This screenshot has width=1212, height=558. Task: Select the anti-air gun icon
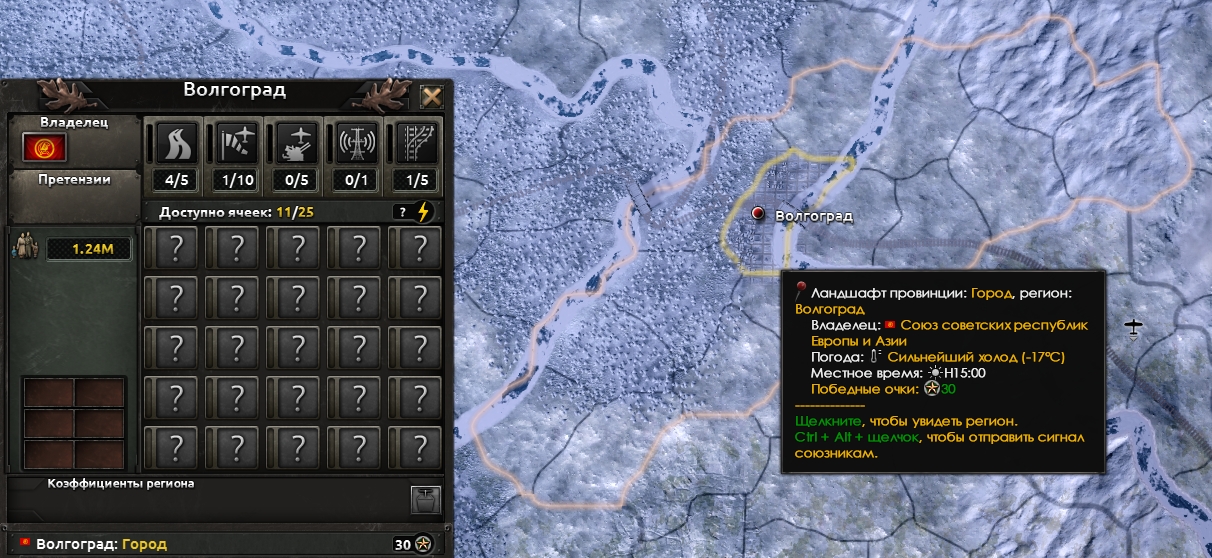click(296, 143)
